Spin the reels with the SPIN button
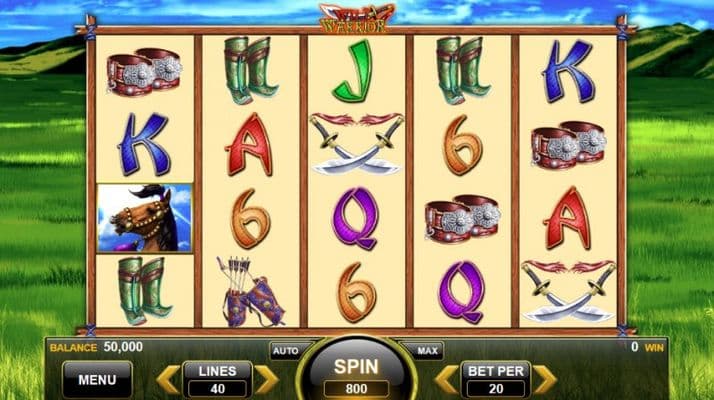This screenshot has height=400, width=714. [x=357, y=373]
